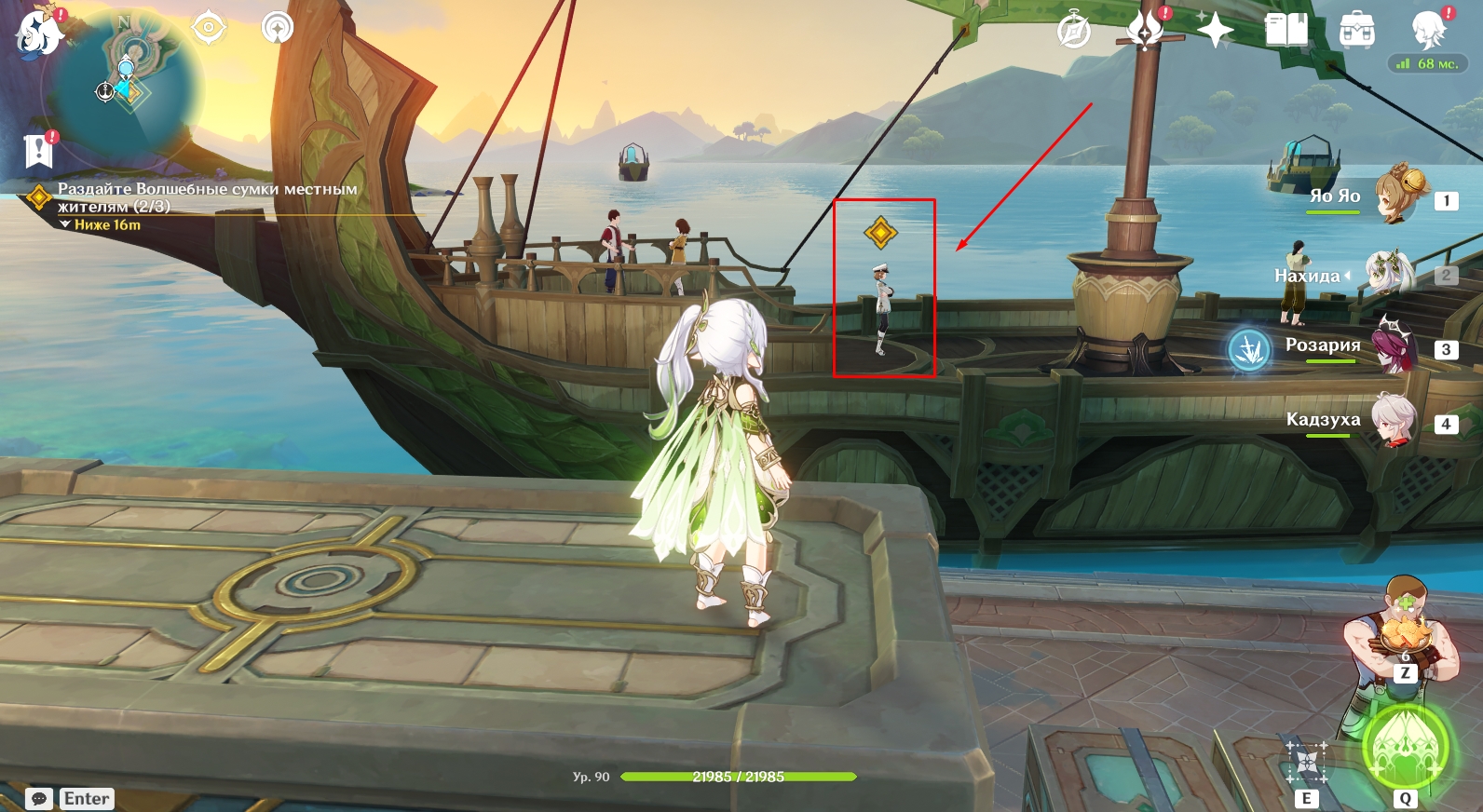This screenshot has height=812, width=1483.
Task: Activate Nahida's green Elemental Burst
Action: click(1404, 748)
